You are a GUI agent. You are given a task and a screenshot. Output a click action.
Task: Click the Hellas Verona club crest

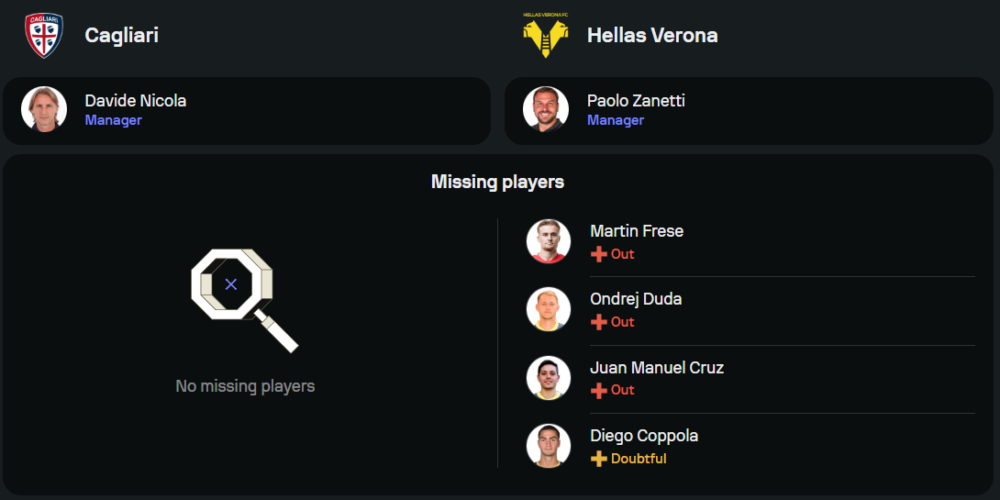pos(546,35)
